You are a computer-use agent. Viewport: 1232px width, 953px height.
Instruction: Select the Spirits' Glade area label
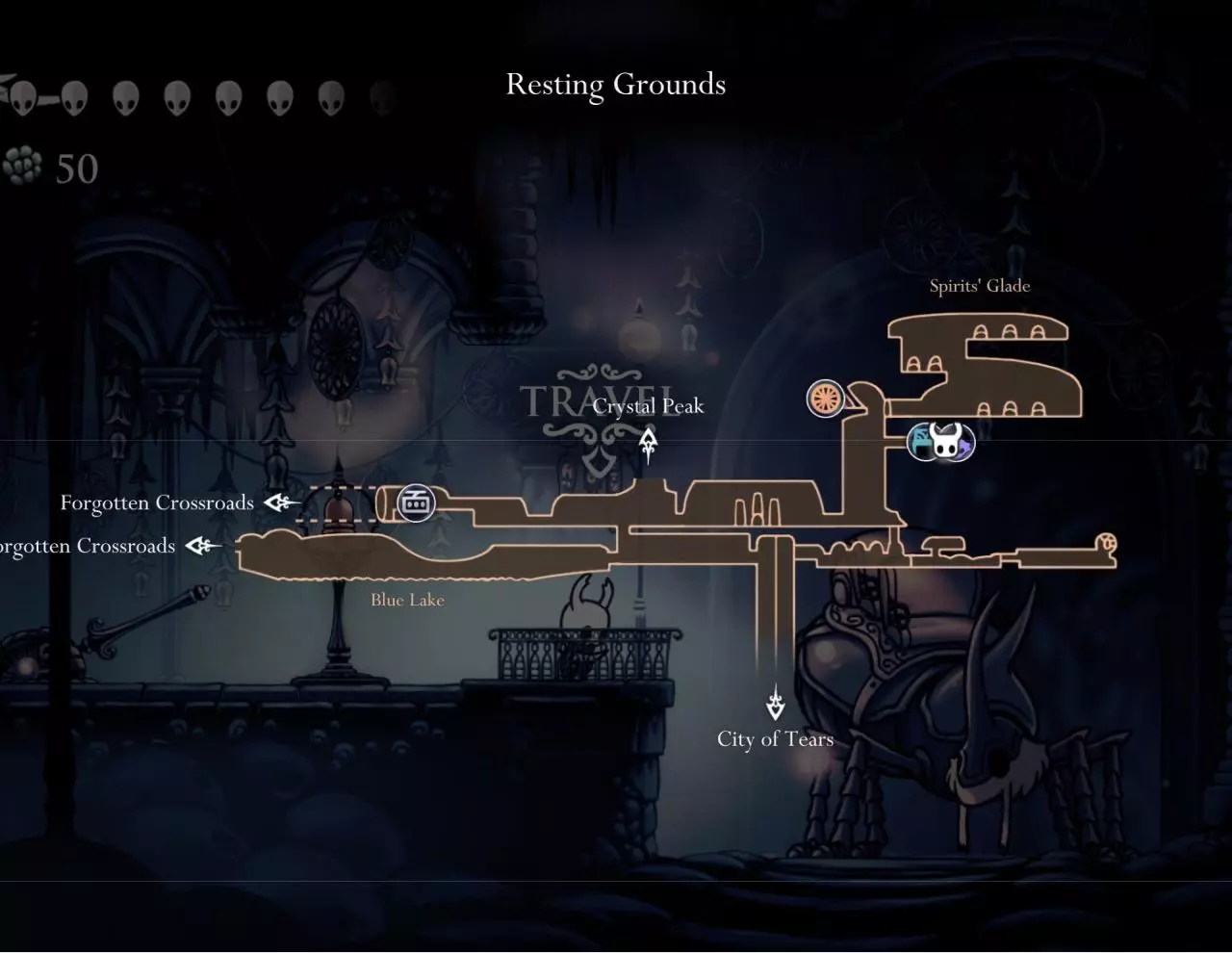979,286
